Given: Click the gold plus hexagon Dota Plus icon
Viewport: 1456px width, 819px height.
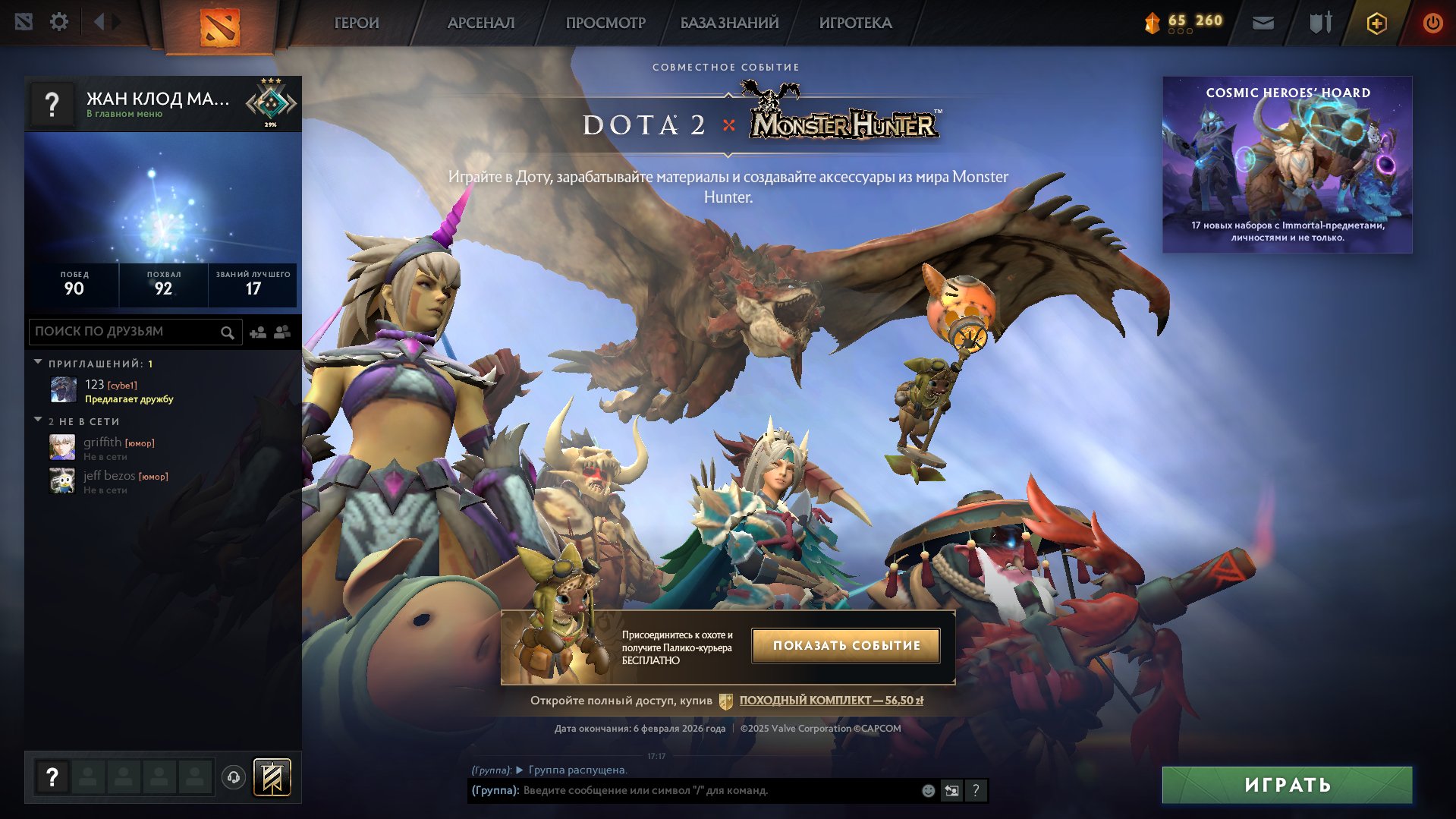Looking at the screenshot, I should point(1376,23).
